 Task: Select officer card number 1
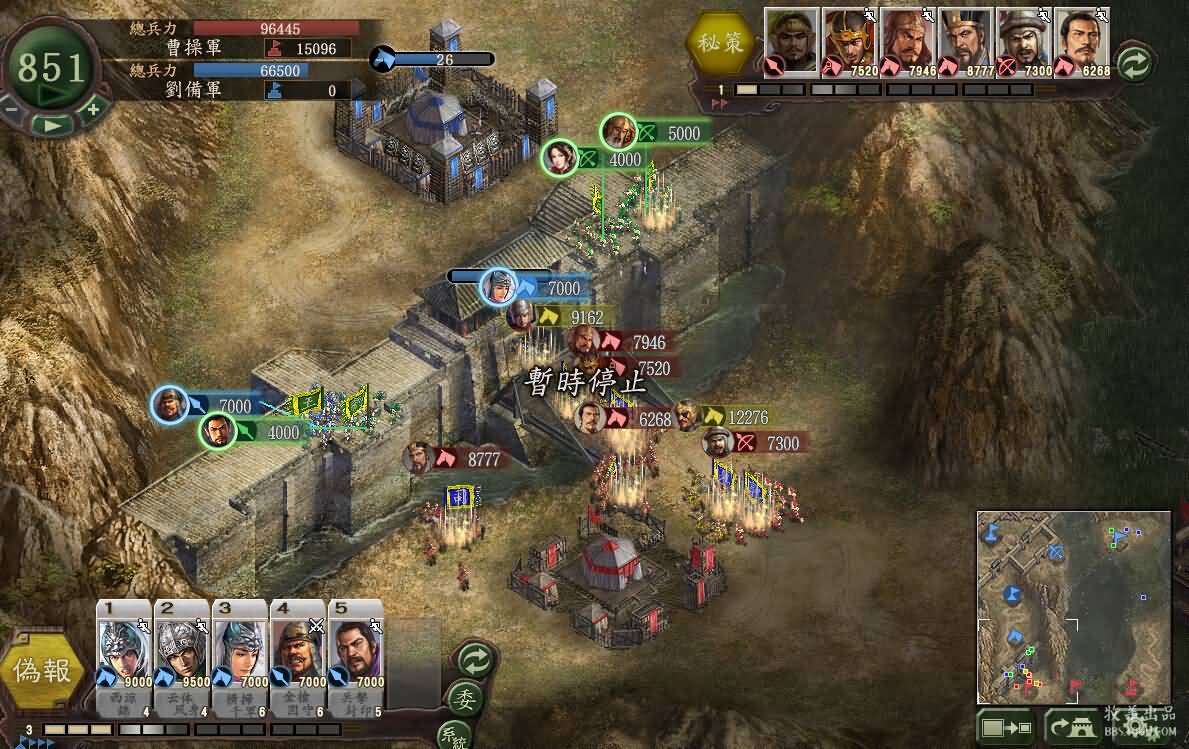point(124,655)
